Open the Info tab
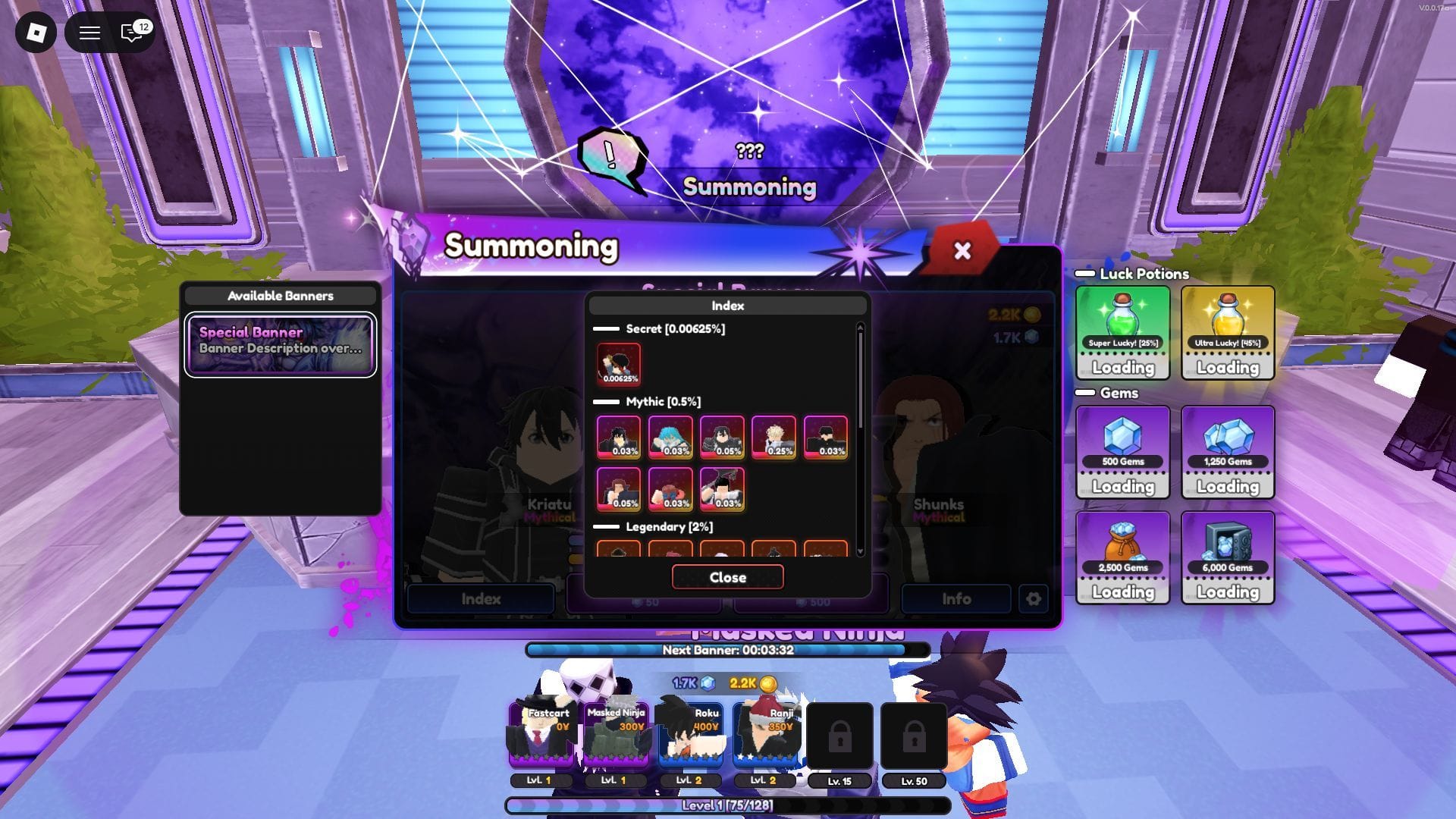The width and height of the screenshot is (1456, 819). click(955, 598)
